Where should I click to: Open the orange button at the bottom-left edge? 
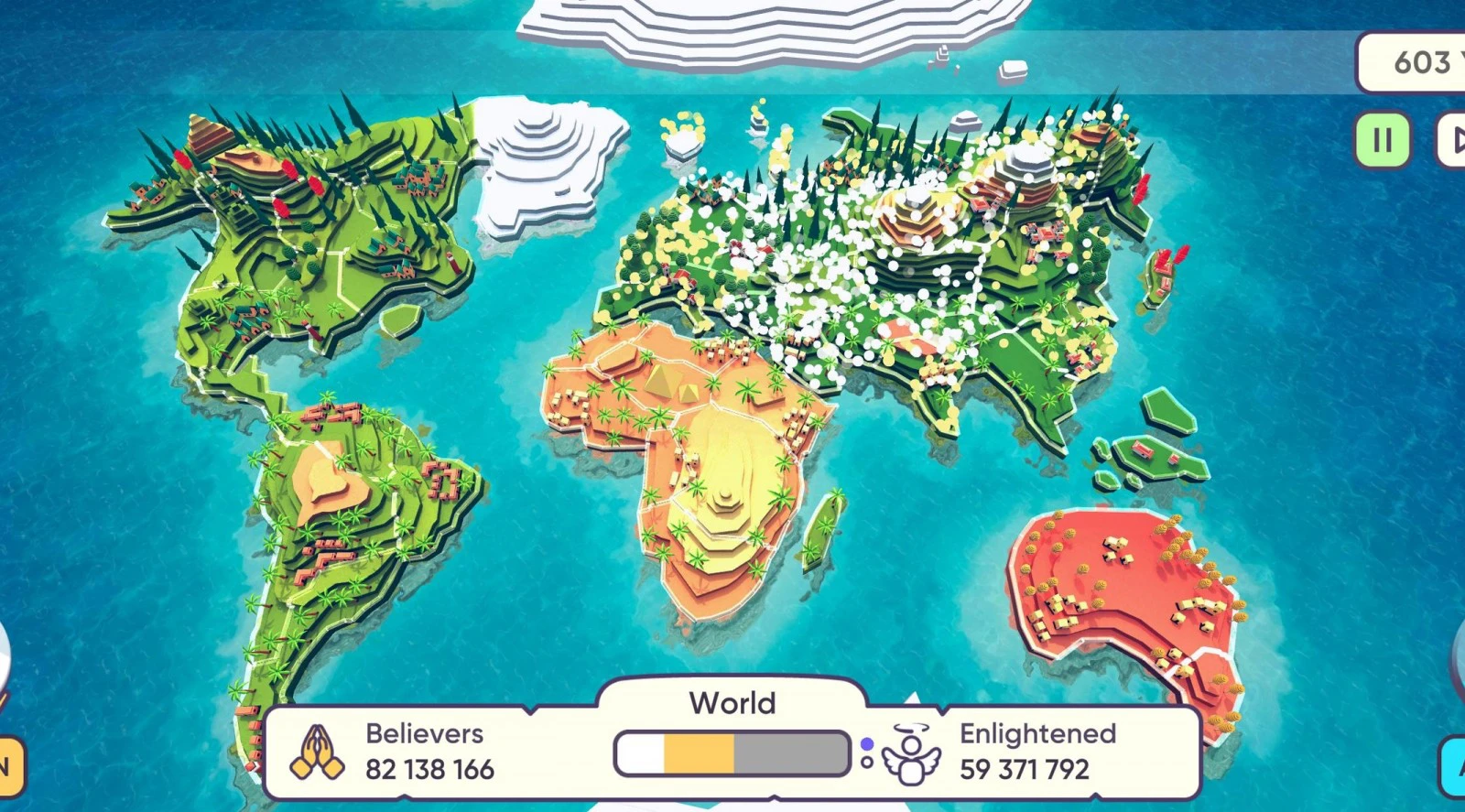click(x=9, y=765)
